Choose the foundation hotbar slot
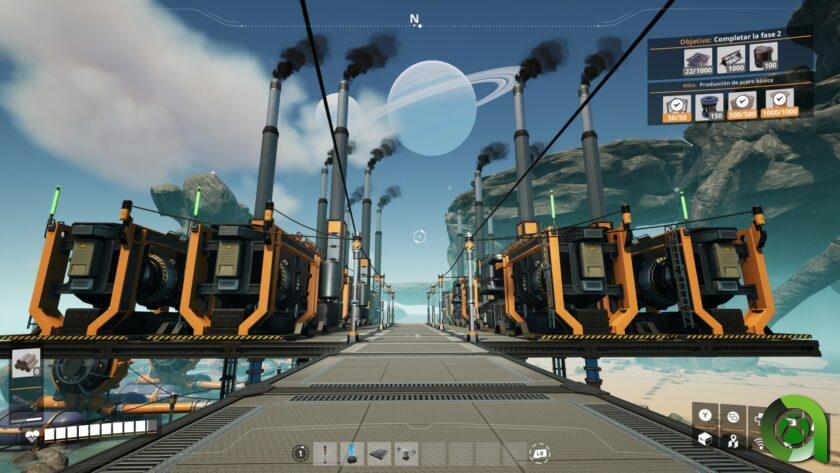The width and height of the screenshot is (840, 473). pyautogui.click(x=379, y=454)
